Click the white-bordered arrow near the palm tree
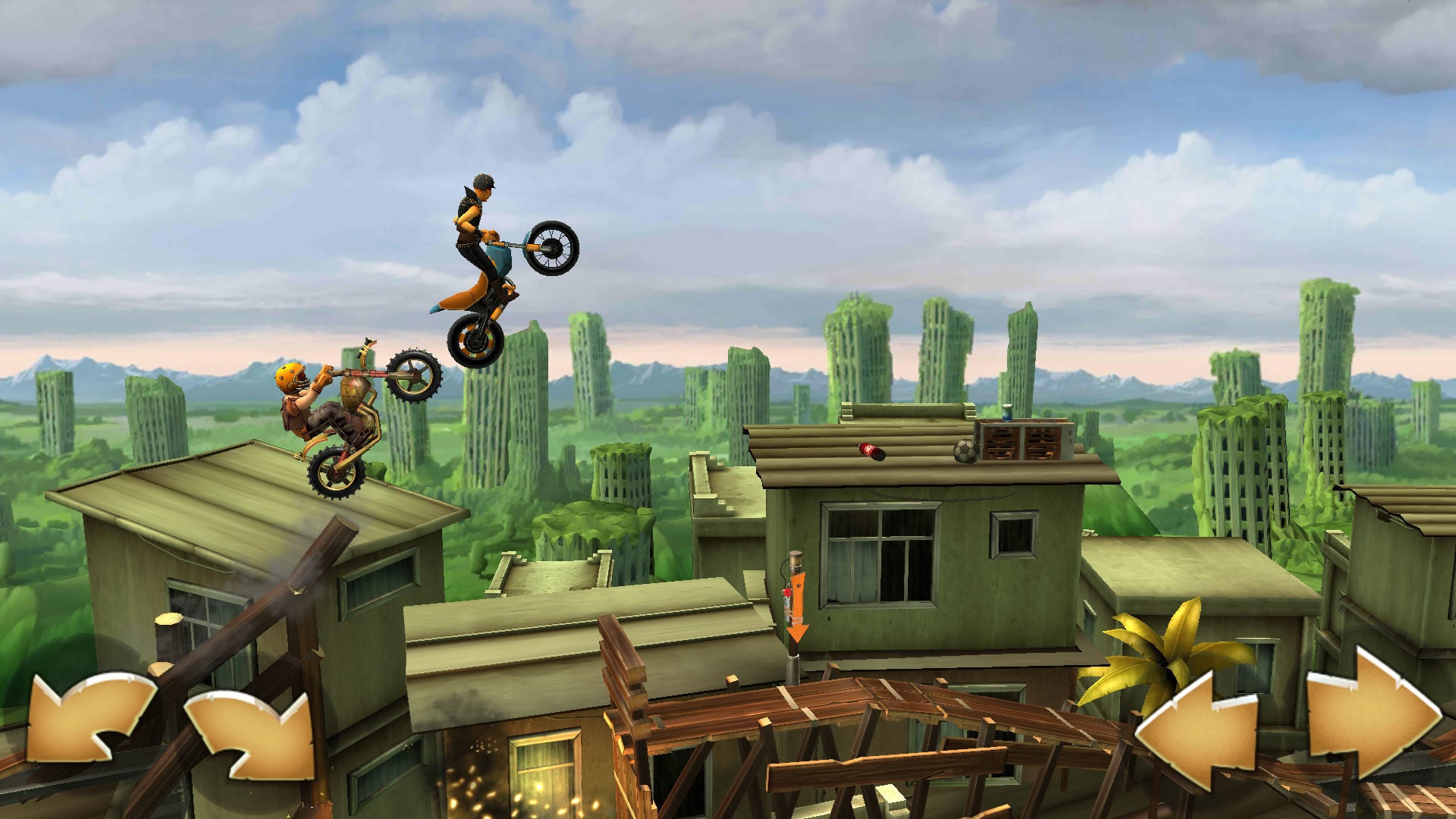1456x819 pixels. point(1198,728)
